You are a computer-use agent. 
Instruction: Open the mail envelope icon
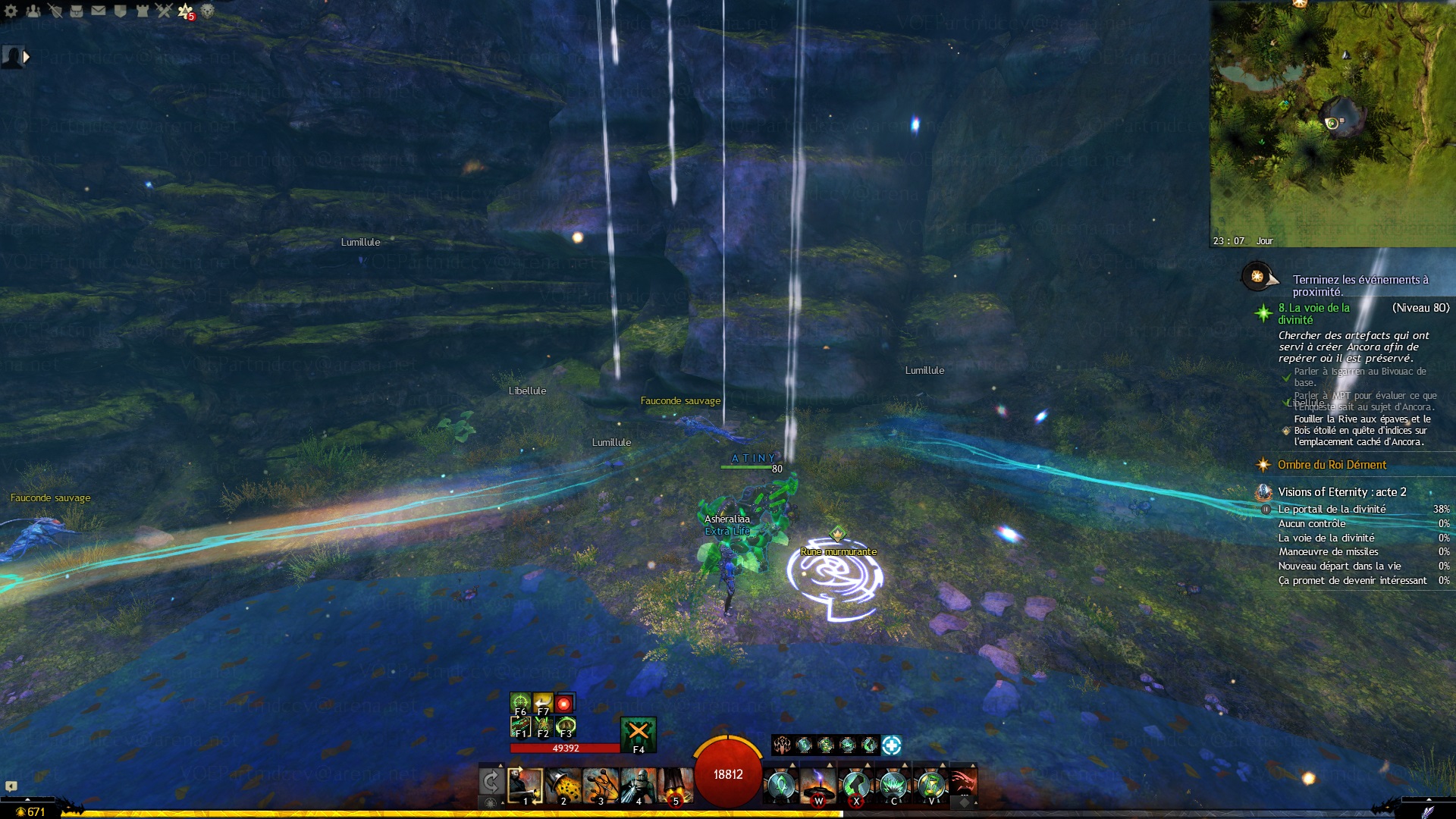point(99,11)
